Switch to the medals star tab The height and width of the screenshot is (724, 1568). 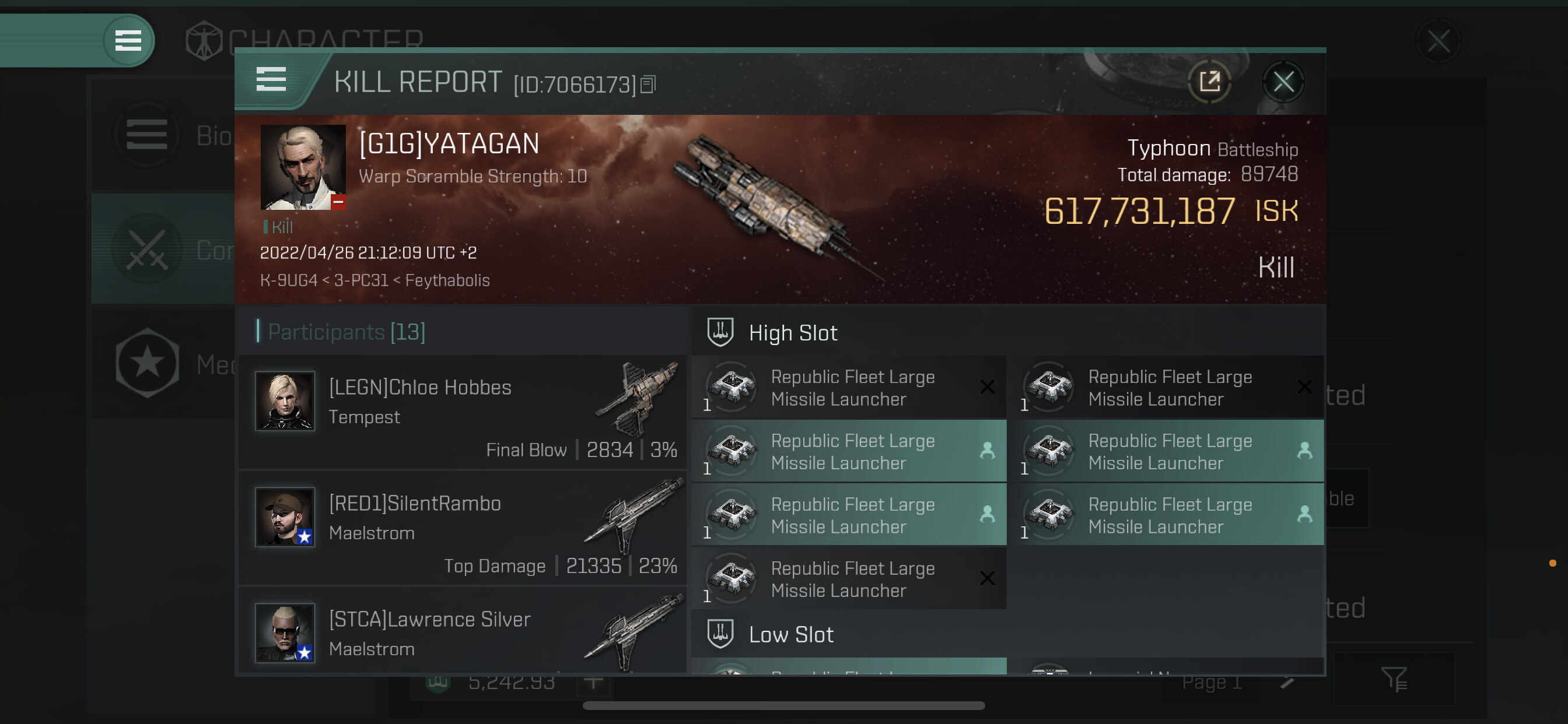[x=148, y=363]
